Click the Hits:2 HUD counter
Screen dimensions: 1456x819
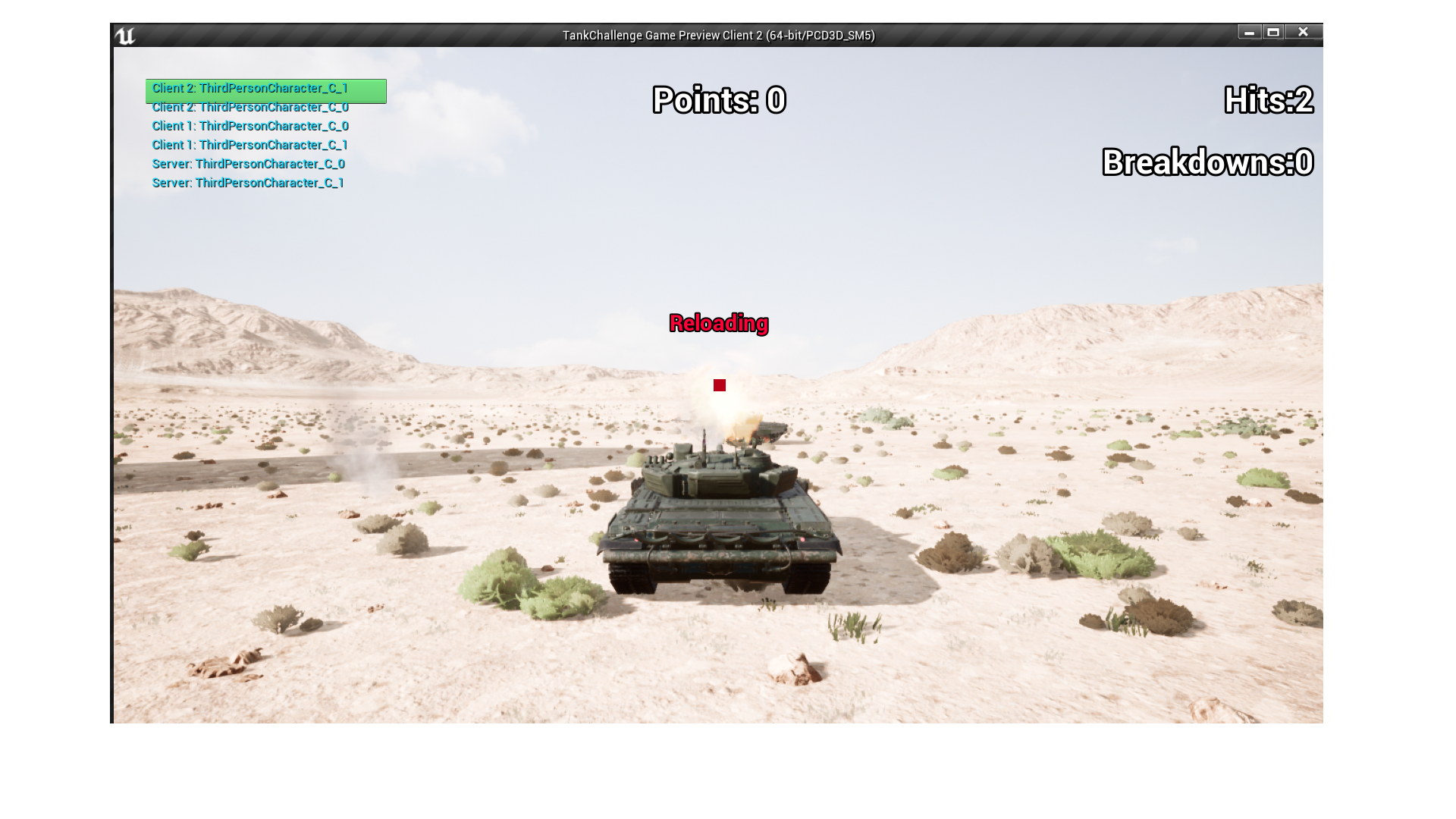click(x=1268, y=99)
